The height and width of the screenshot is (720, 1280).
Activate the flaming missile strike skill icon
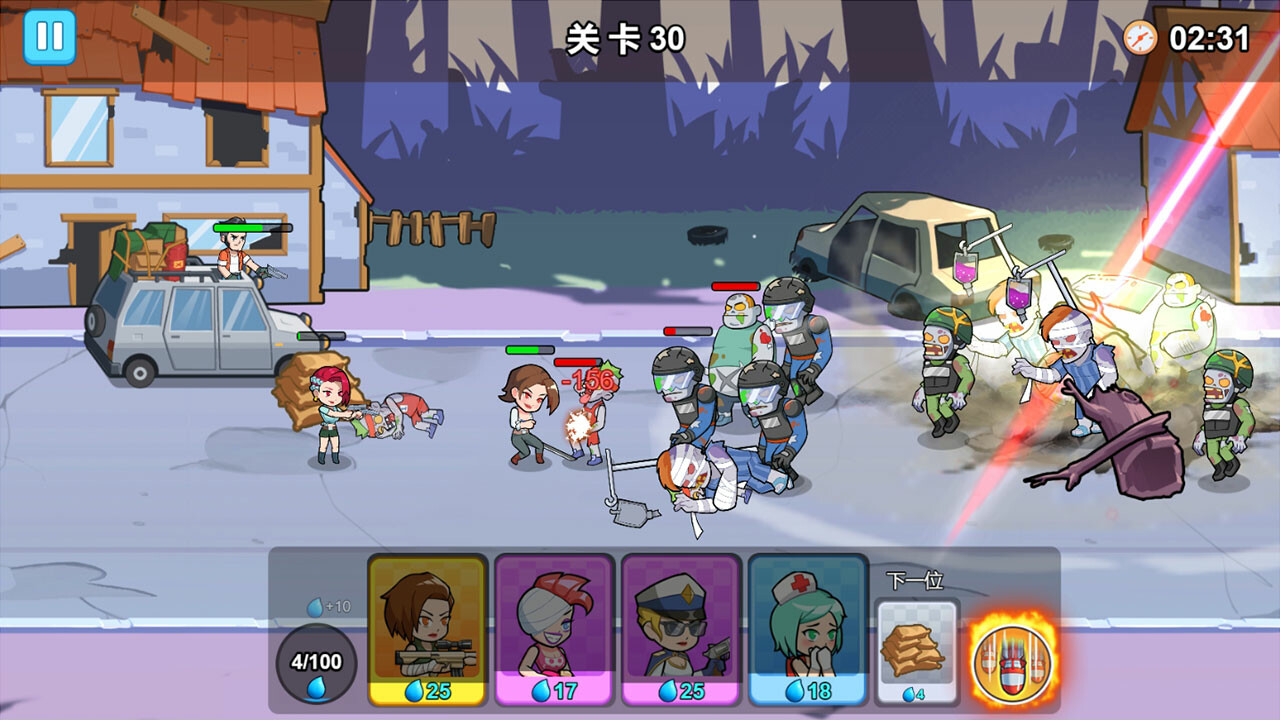(x=1012, y=660)
